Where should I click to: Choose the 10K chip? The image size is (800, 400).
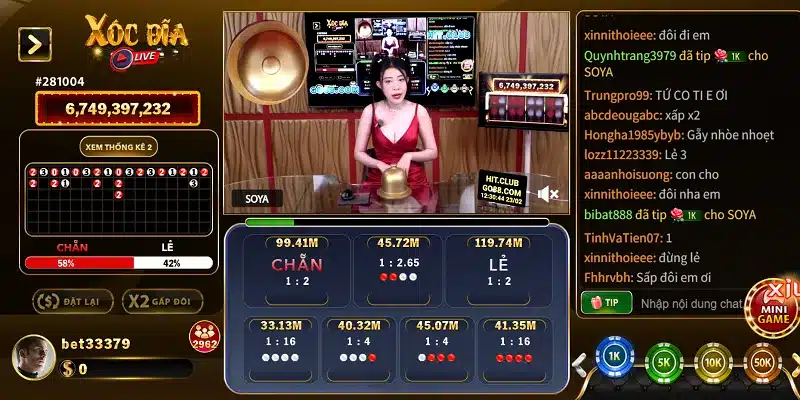coord(714,360)
